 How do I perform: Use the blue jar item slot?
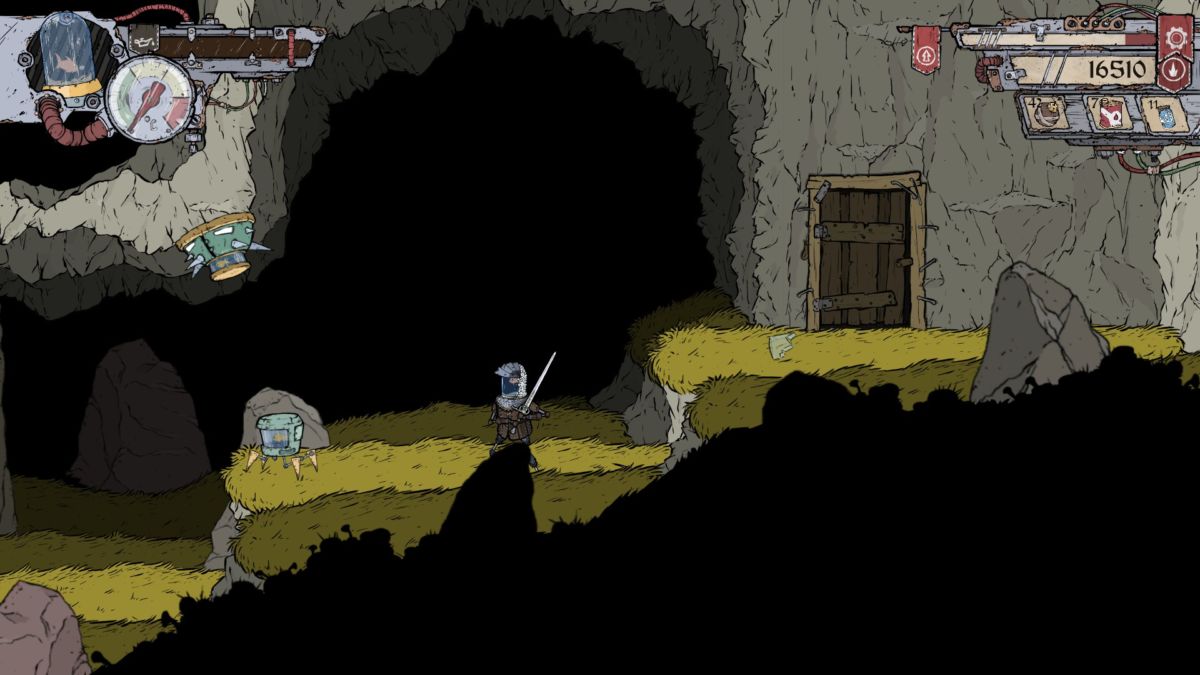(1165, 114)
